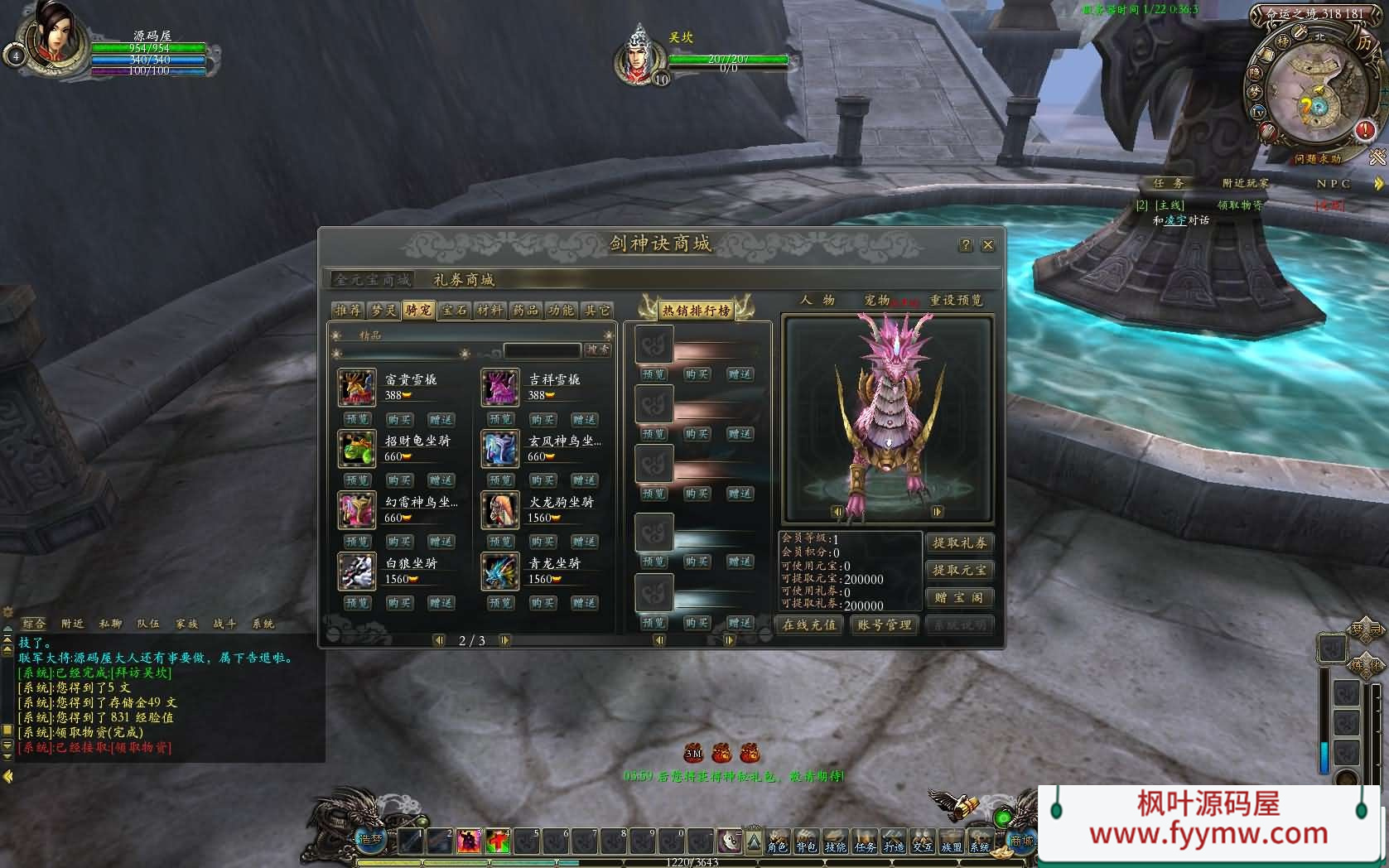Click 购买 to buy 白狼坐骑
The width and height of the screenshot is (1389, 868).
tap(399, 602)
